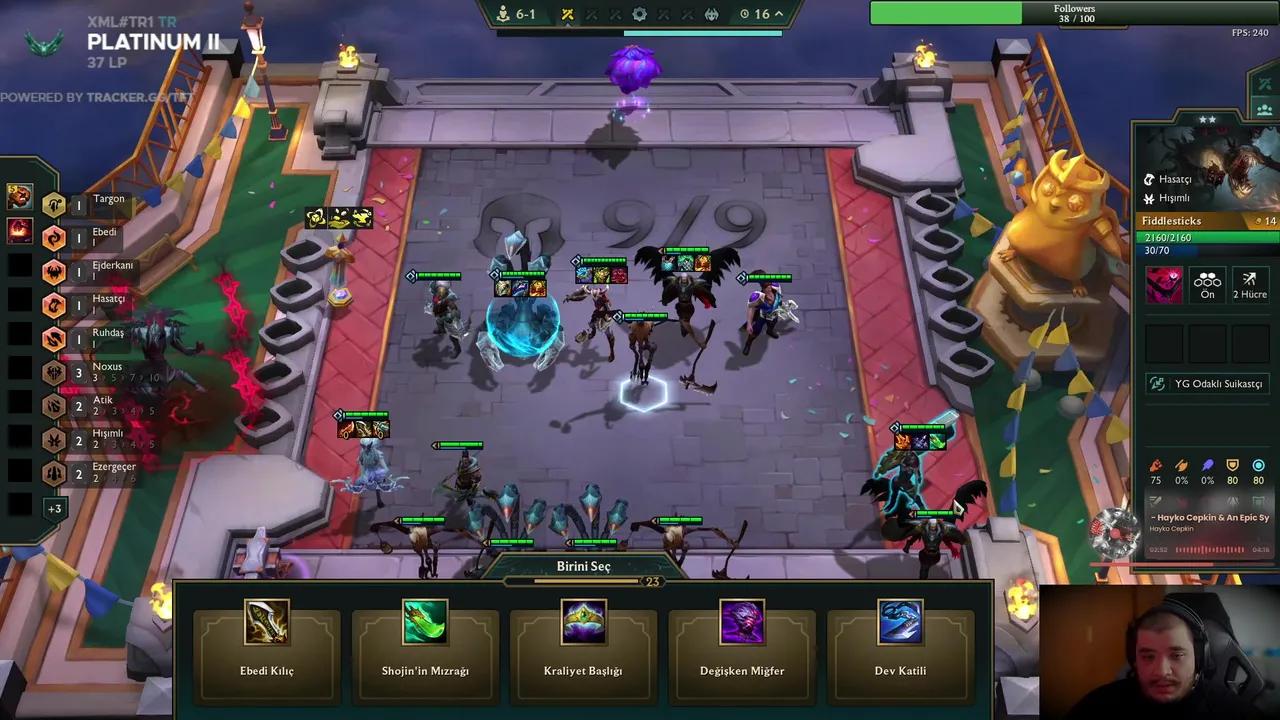Toggle the stage tracker arrow beside the timer
The width and height of the screenshot is (1280, 720).
tap(779, 14)
